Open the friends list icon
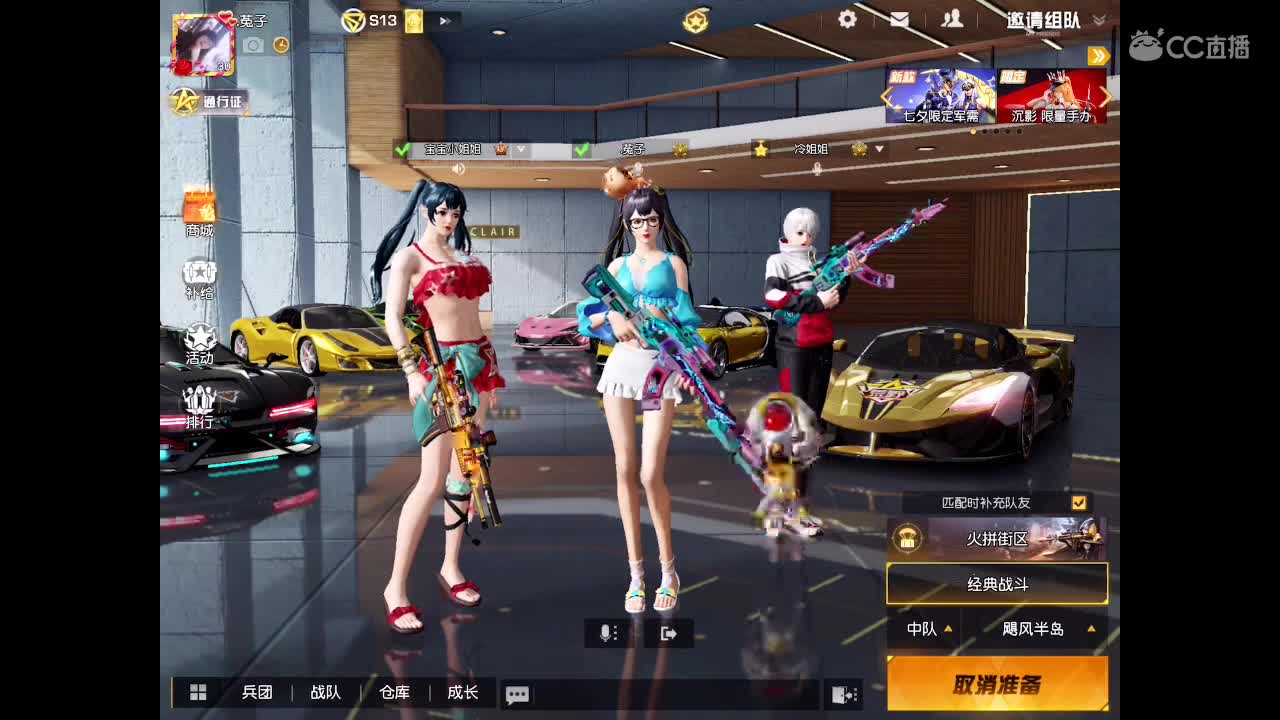The height and width of the screenshot is (720, 1280). coord(954,18)
